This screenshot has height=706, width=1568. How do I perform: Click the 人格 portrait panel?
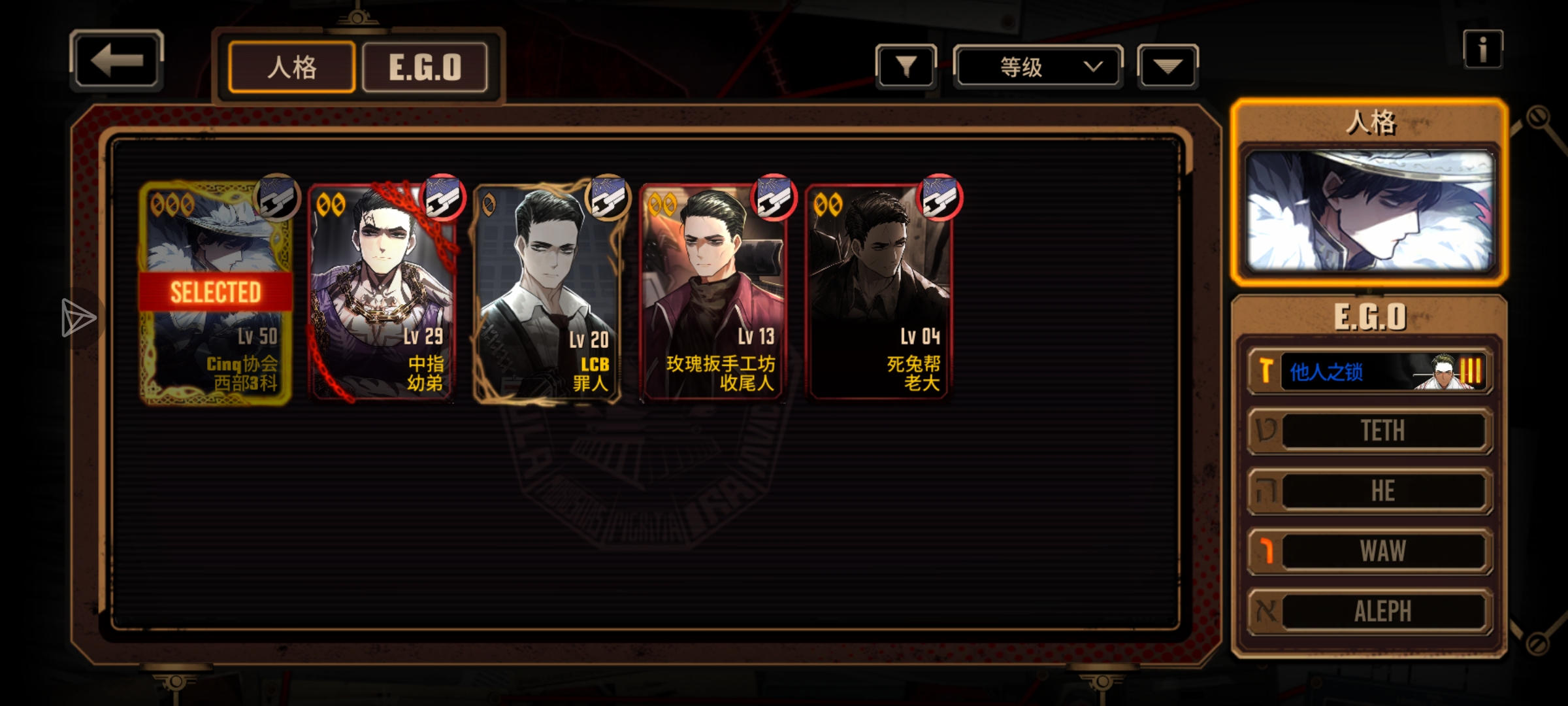tap(1369, 210)
